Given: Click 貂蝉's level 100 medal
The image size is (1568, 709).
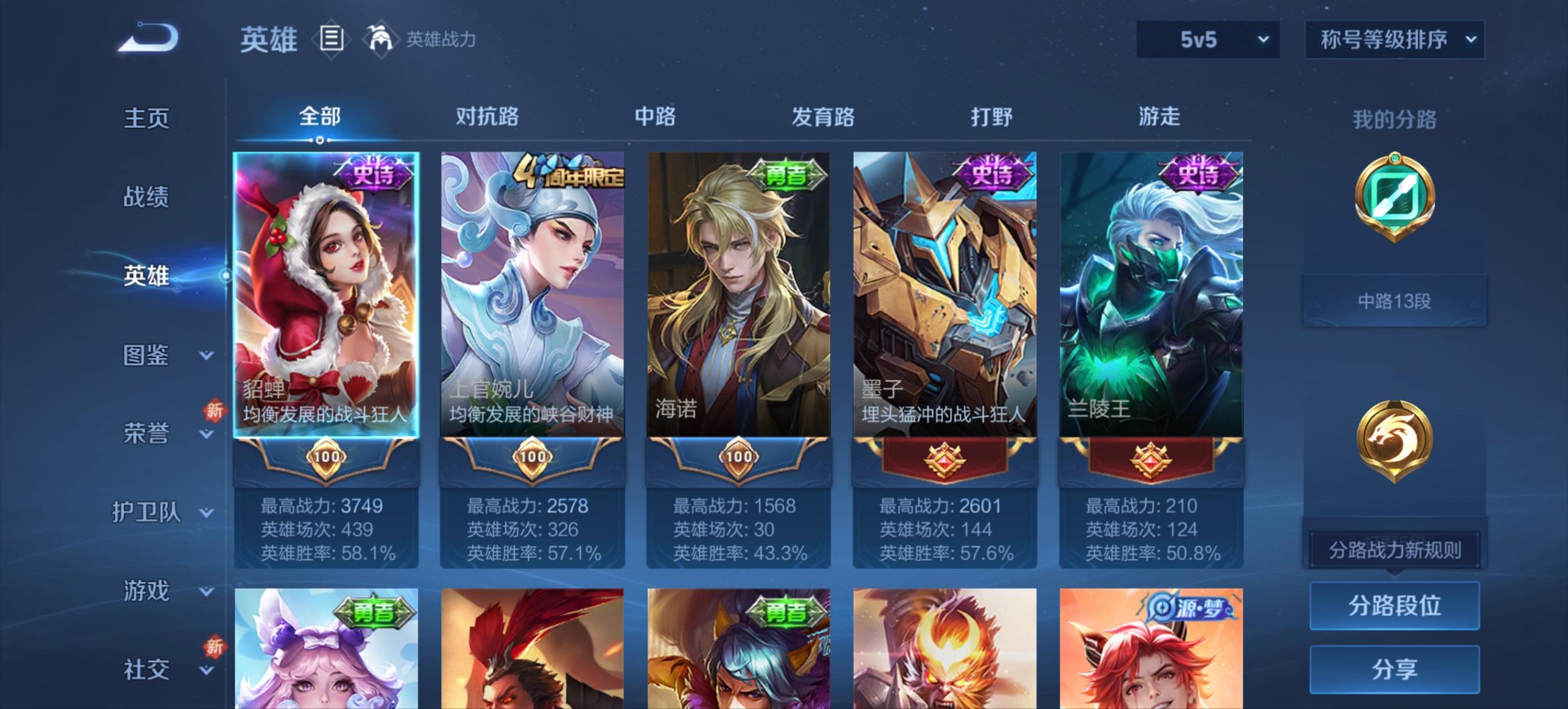Looking at the screenshot, I should 327,458.
